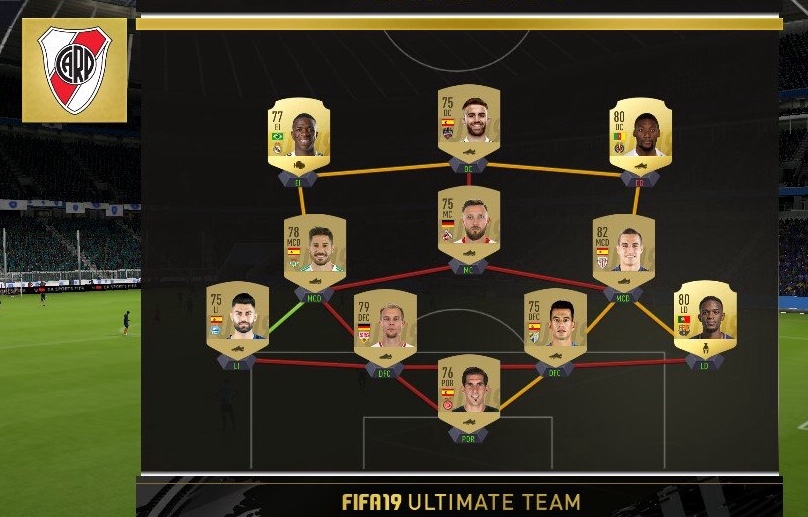
Task: Click the River Plate club badge
Action: [x=75, y=70]
